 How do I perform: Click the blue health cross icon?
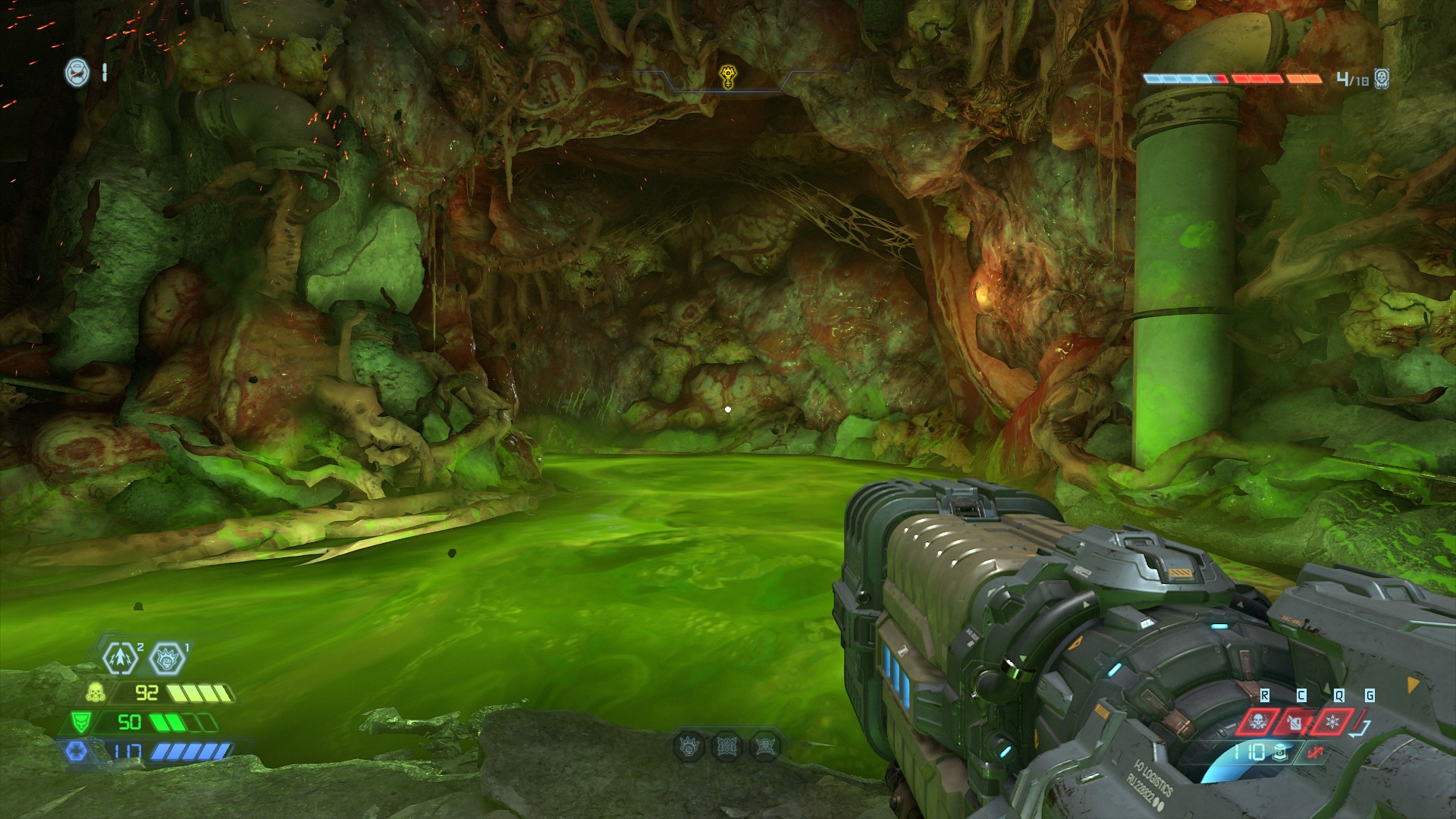click(77, 752)
